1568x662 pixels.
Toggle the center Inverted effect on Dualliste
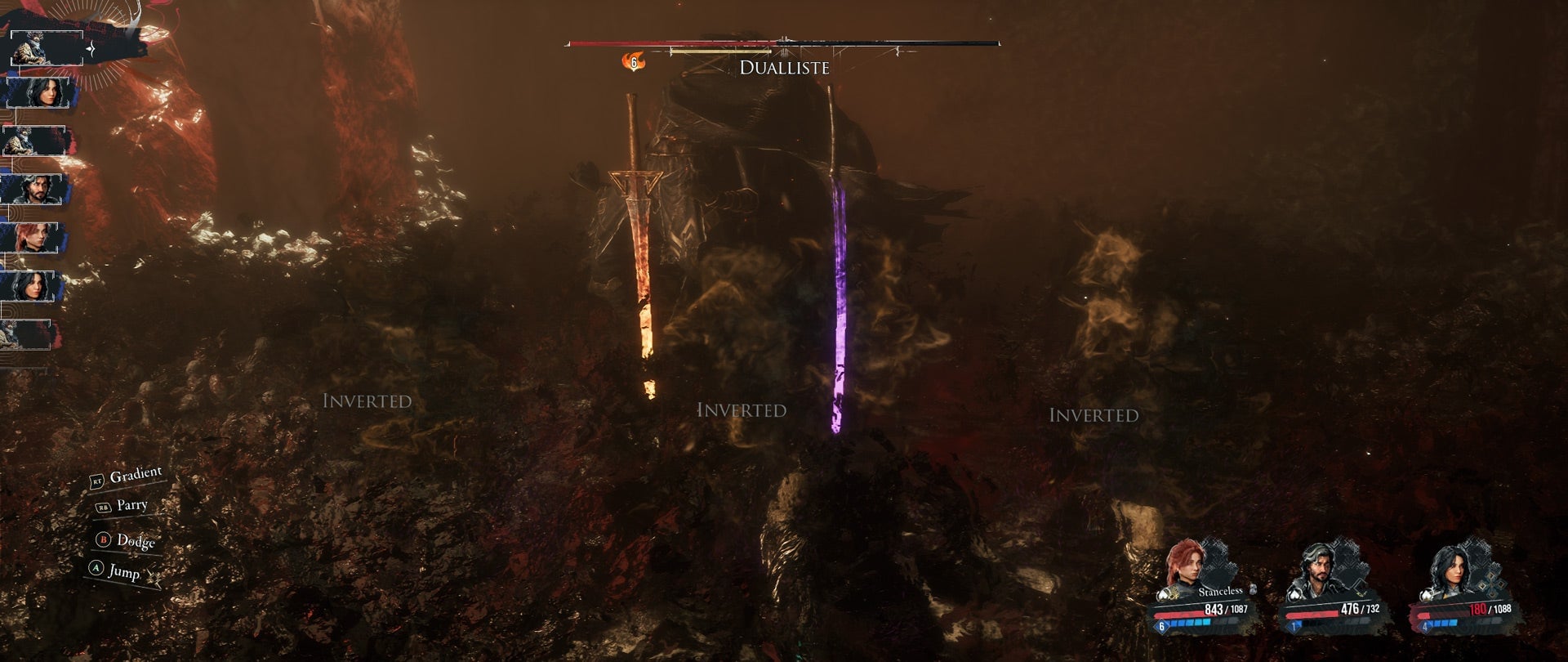click(743, 410)
